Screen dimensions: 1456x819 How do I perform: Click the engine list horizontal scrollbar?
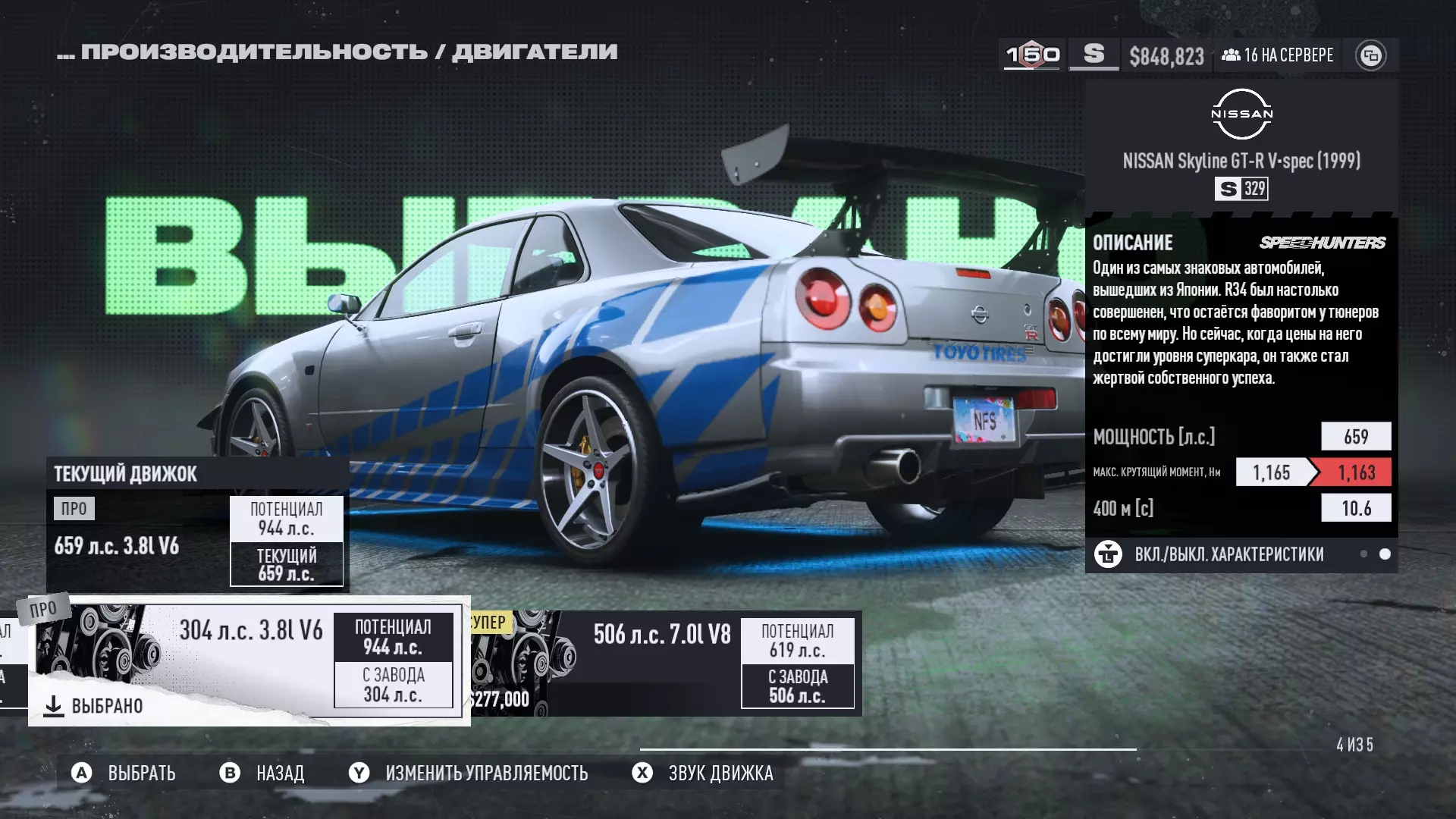tap(887, 749)
